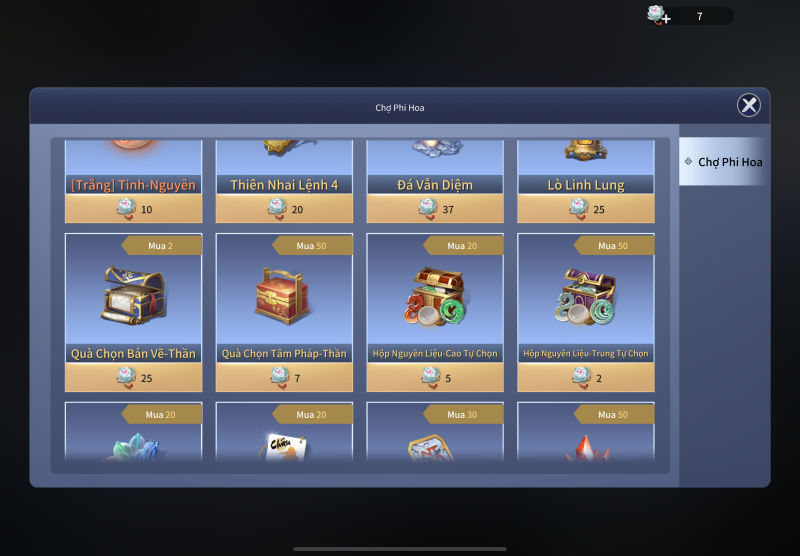Screen dimensions: 800x556
Task: Buy Đá Vẫn Diệm for 37
Action: [x=435, y=209]
